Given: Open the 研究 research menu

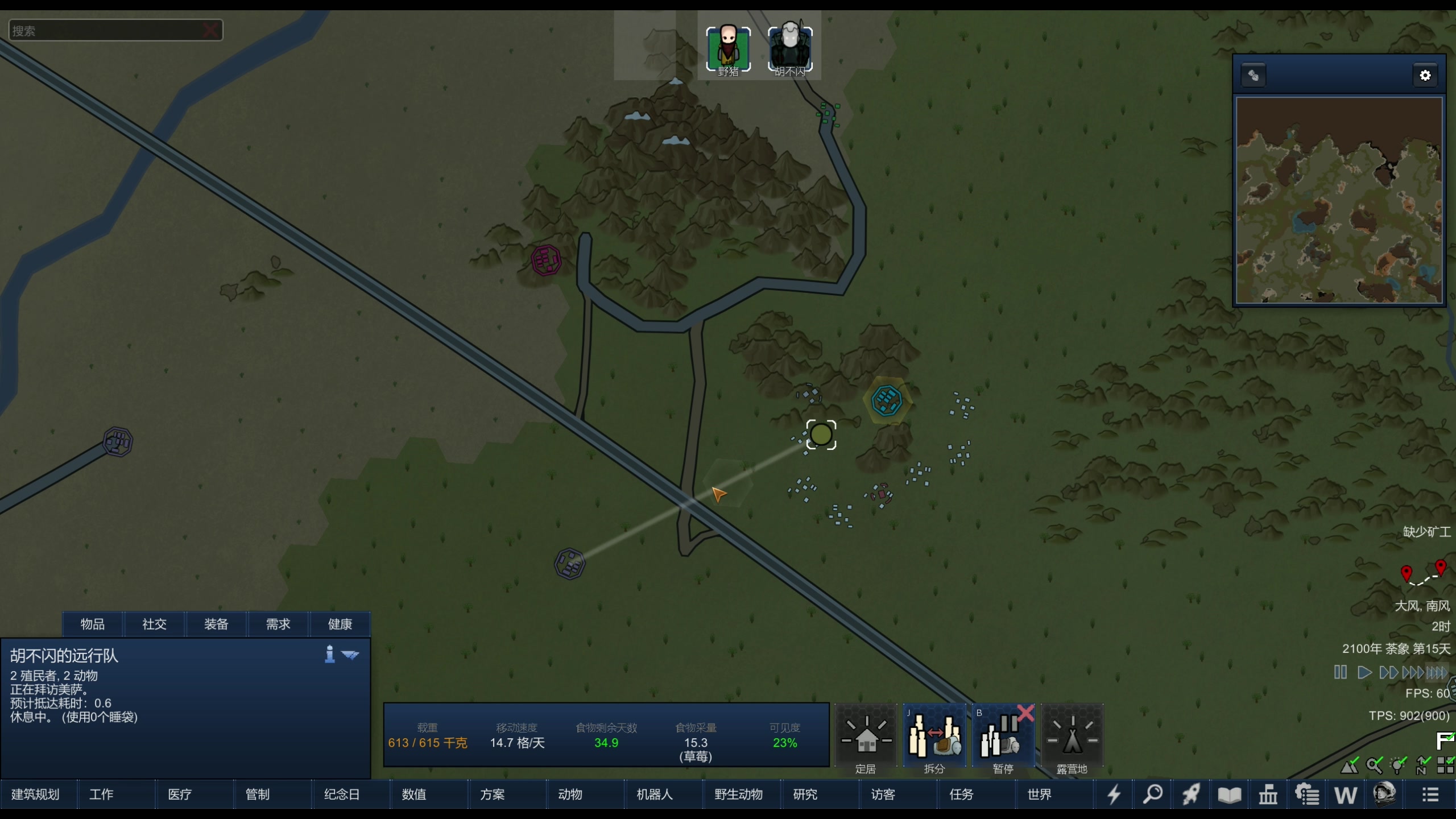Looking at the screenshot, I should pyautogui.click(x=805, y=795).
